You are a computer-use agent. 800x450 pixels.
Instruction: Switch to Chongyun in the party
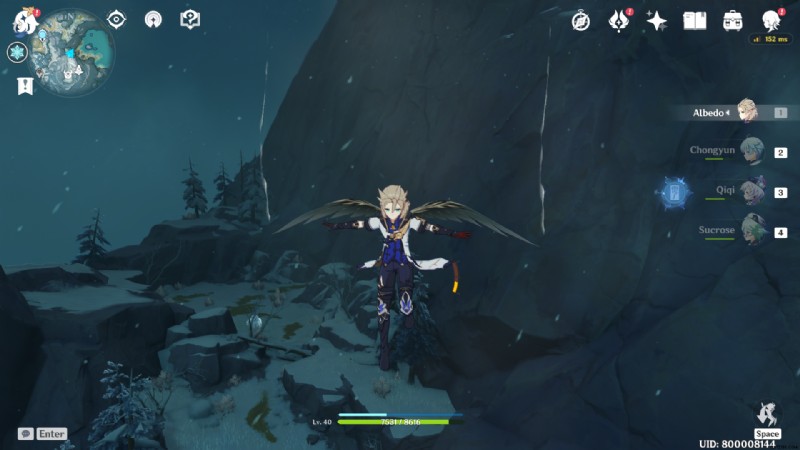coord(751,152)
